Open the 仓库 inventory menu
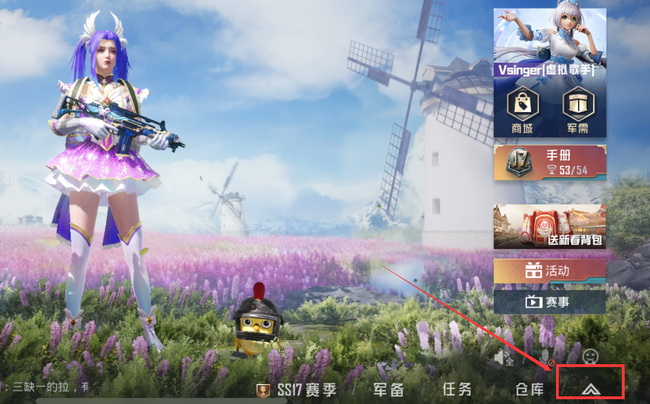The width and height of the screenshot is (650, 404). [x=529, y=390]
